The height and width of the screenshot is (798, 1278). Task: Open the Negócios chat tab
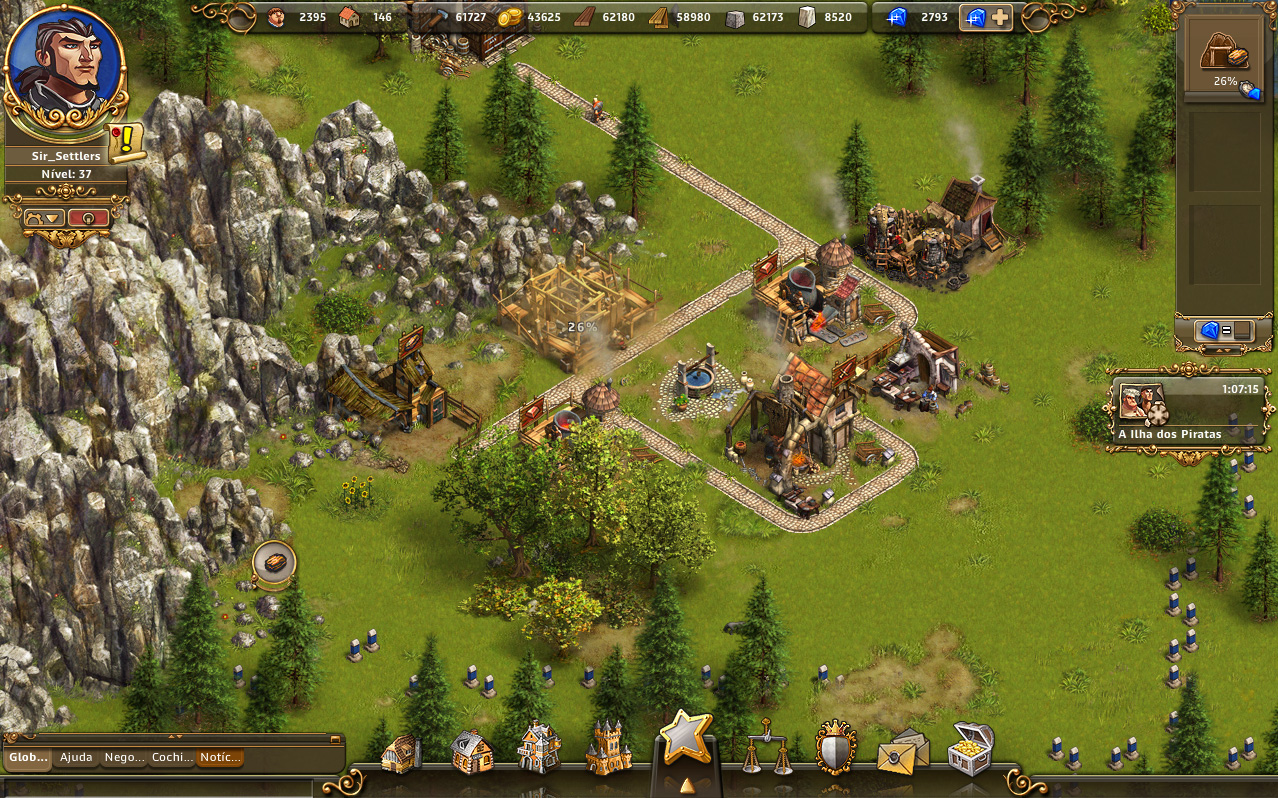click(x=124, y=758)
